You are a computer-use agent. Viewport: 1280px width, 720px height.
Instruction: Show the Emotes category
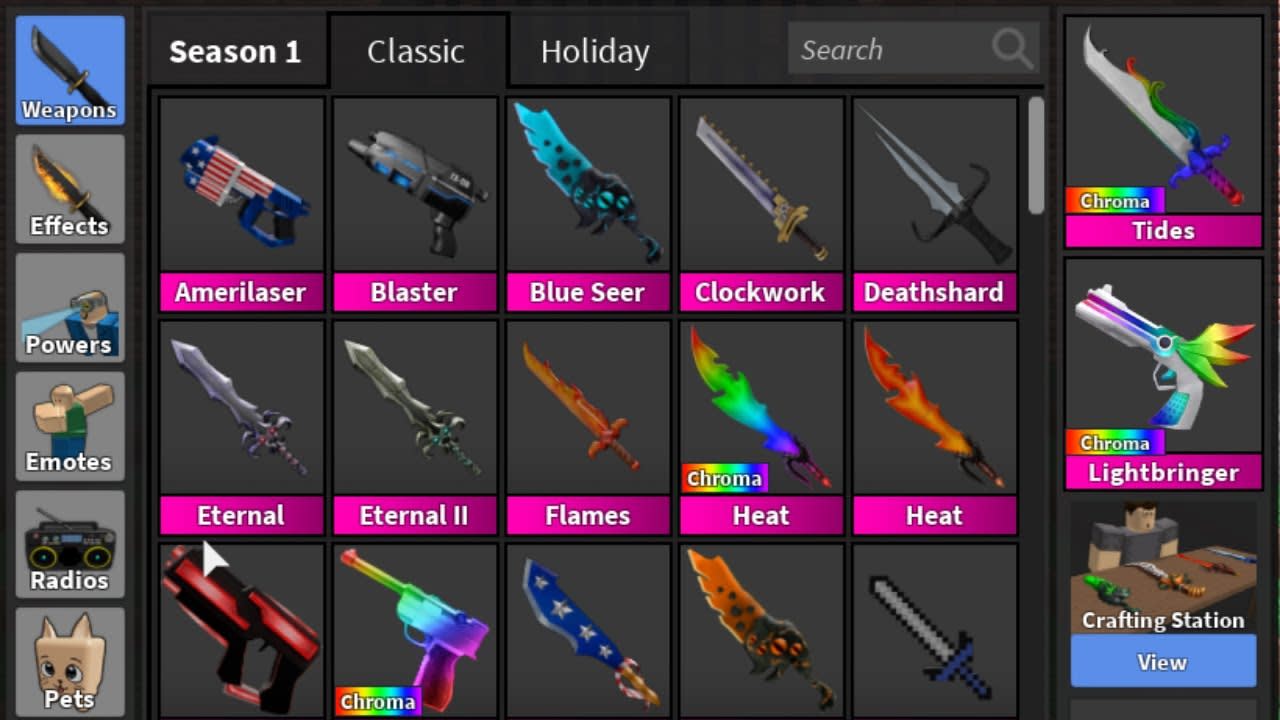click(69, 425)
